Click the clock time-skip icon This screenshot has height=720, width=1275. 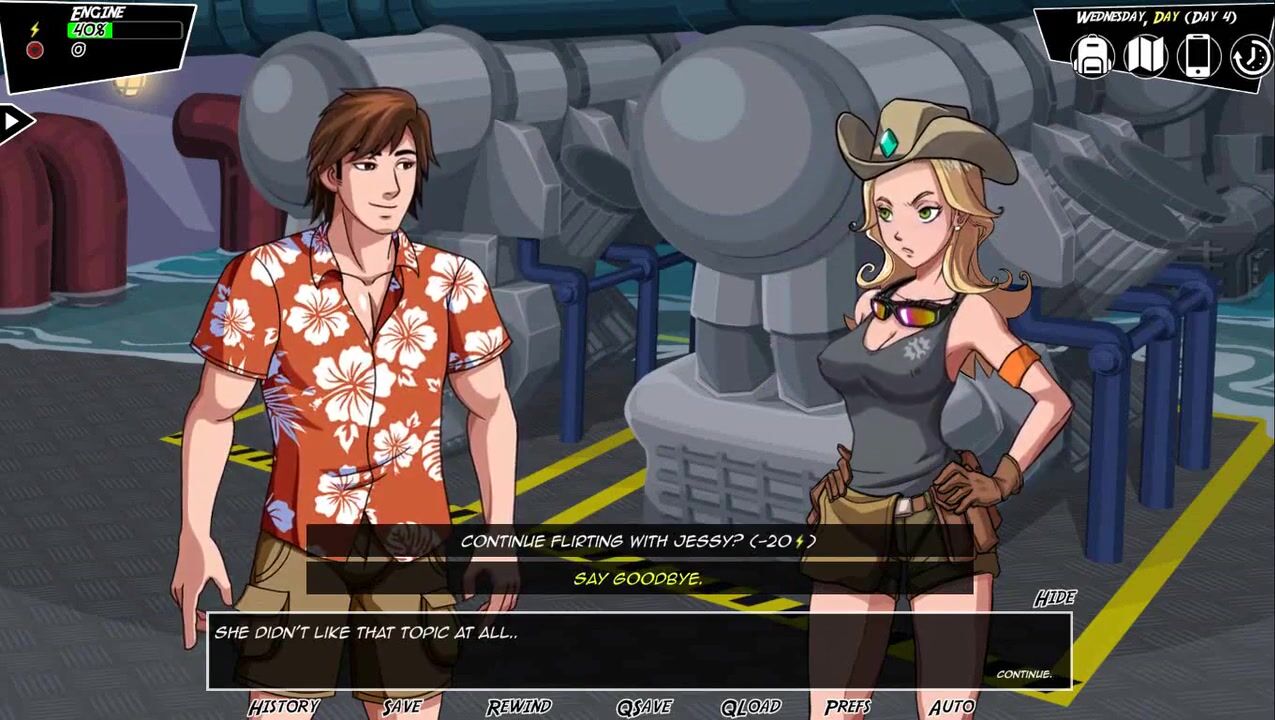tap(1250, 56)
